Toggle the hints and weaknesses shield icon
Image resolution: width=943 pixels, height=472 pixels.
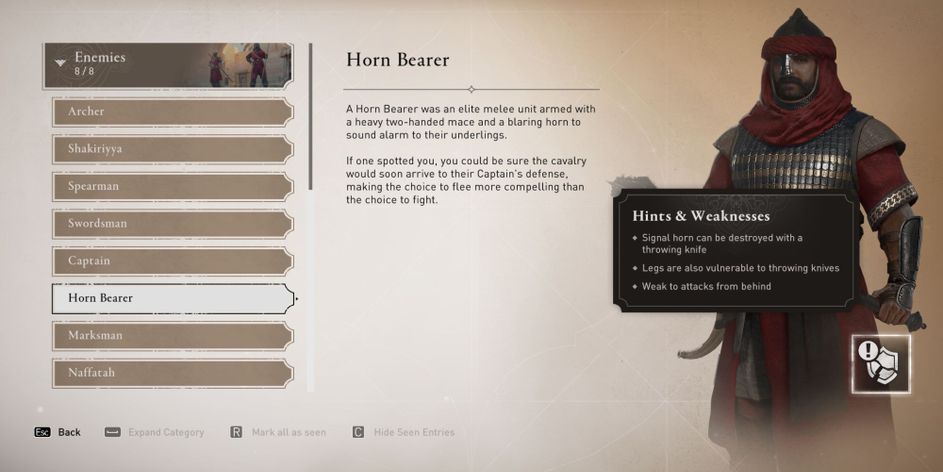point(881,364)
